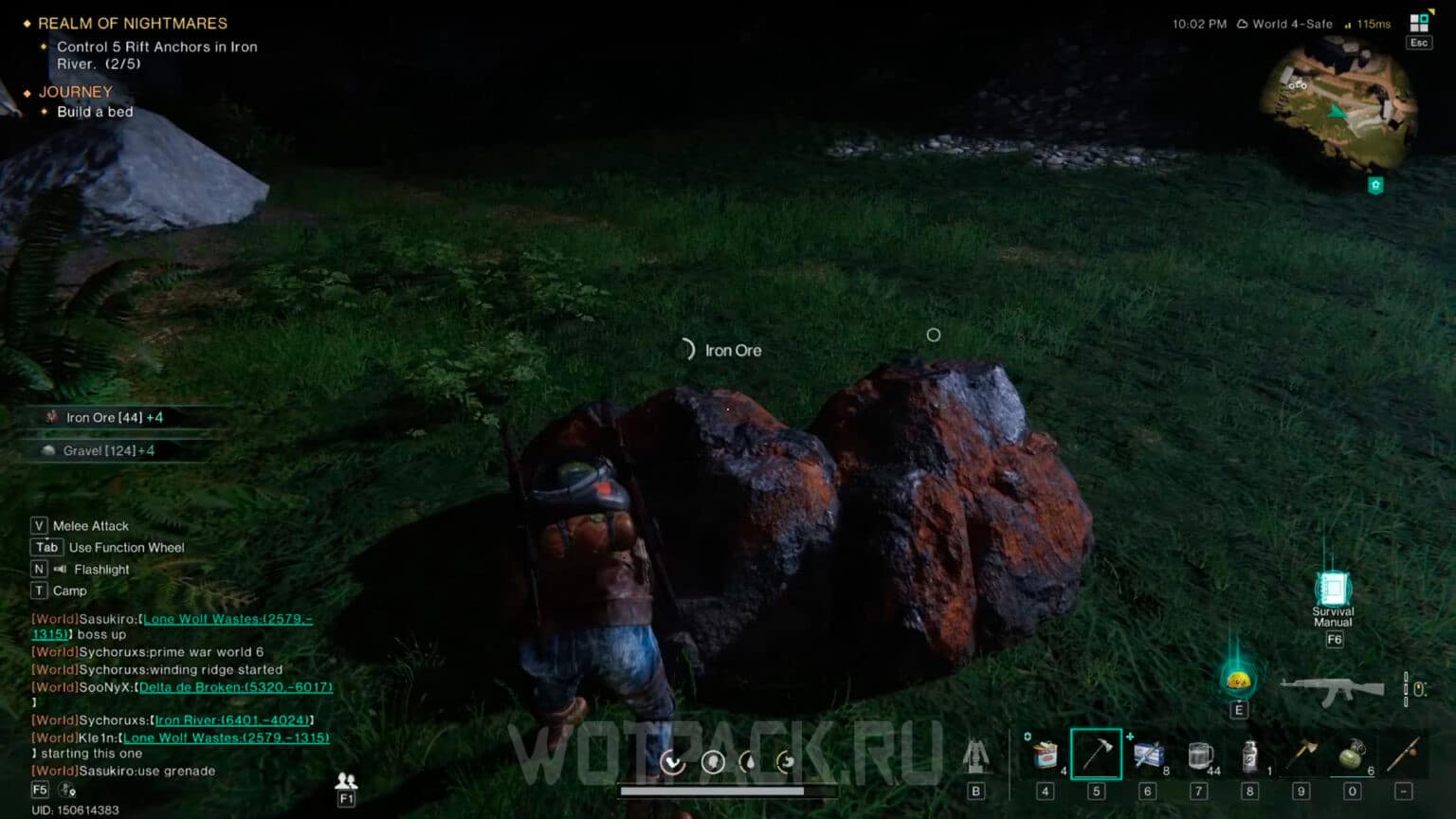The height and width of the screenshot is (819, 1456).
Task: Click the stamina progress bar under the character
Action: (711, 791)
